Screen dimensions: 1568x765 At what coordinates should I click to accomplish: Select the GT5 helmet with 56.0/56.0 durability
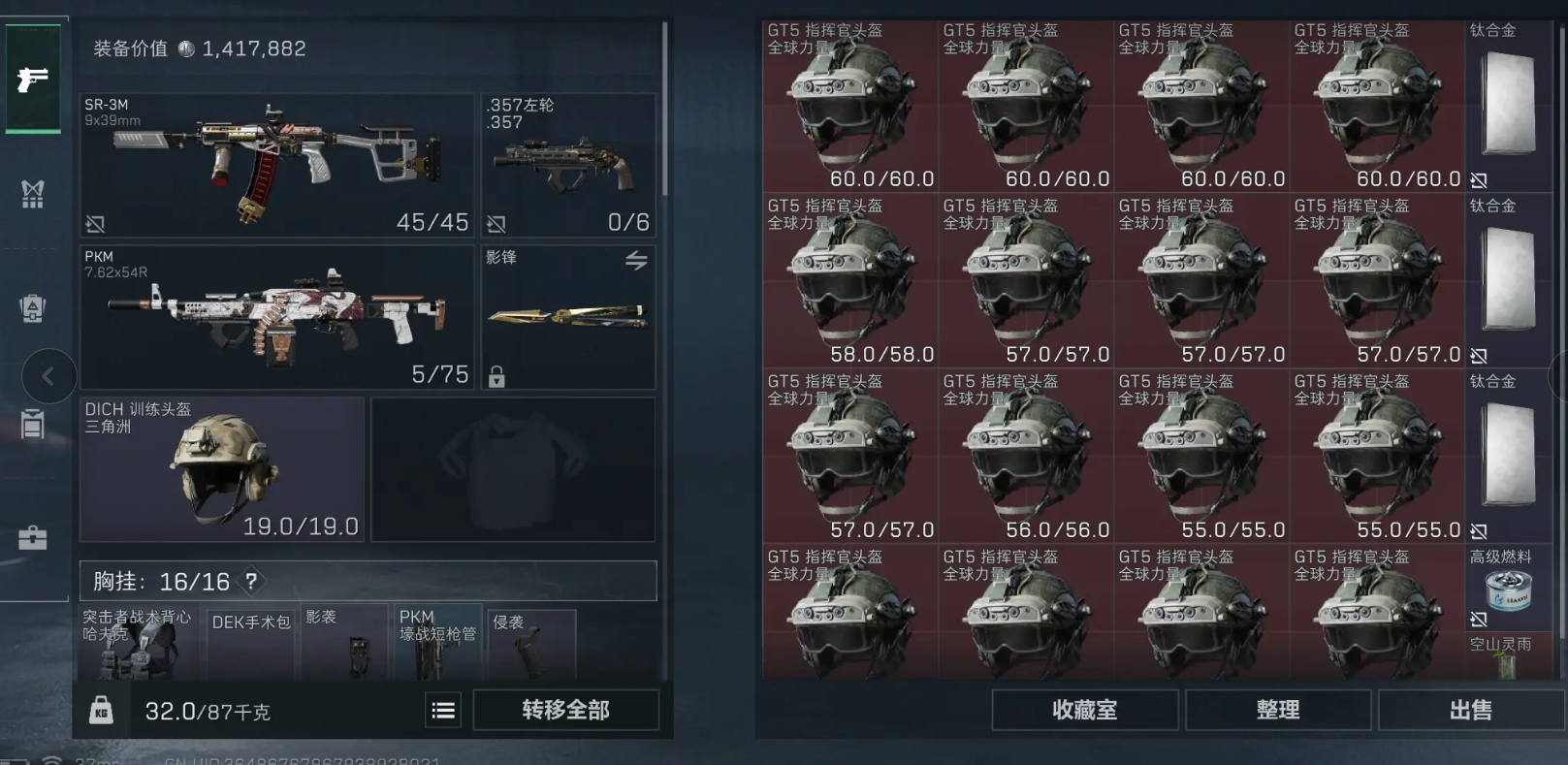pyautogui.click(x=1026, y=457)
